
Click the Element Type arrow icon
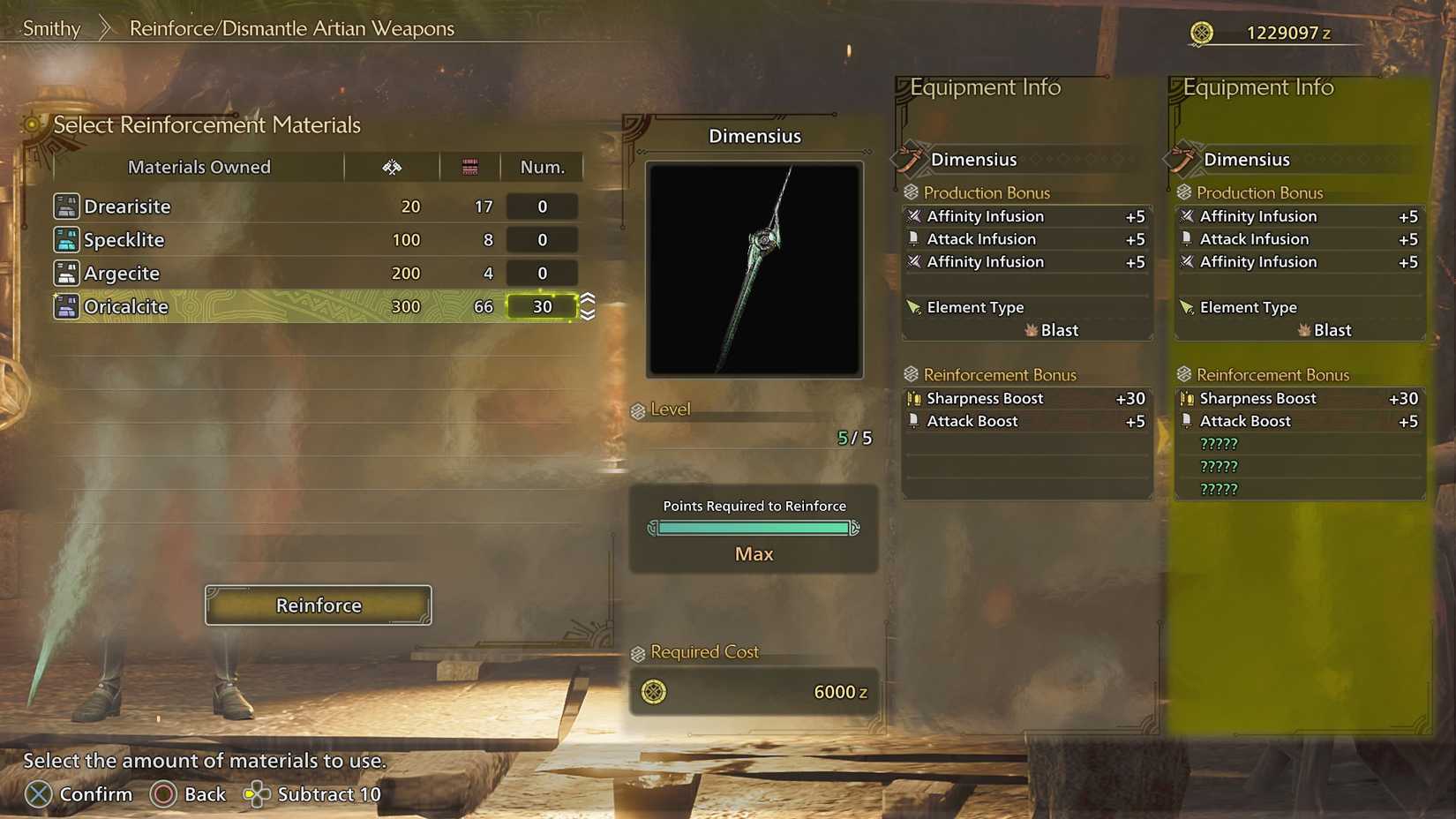tap(913, 307)
